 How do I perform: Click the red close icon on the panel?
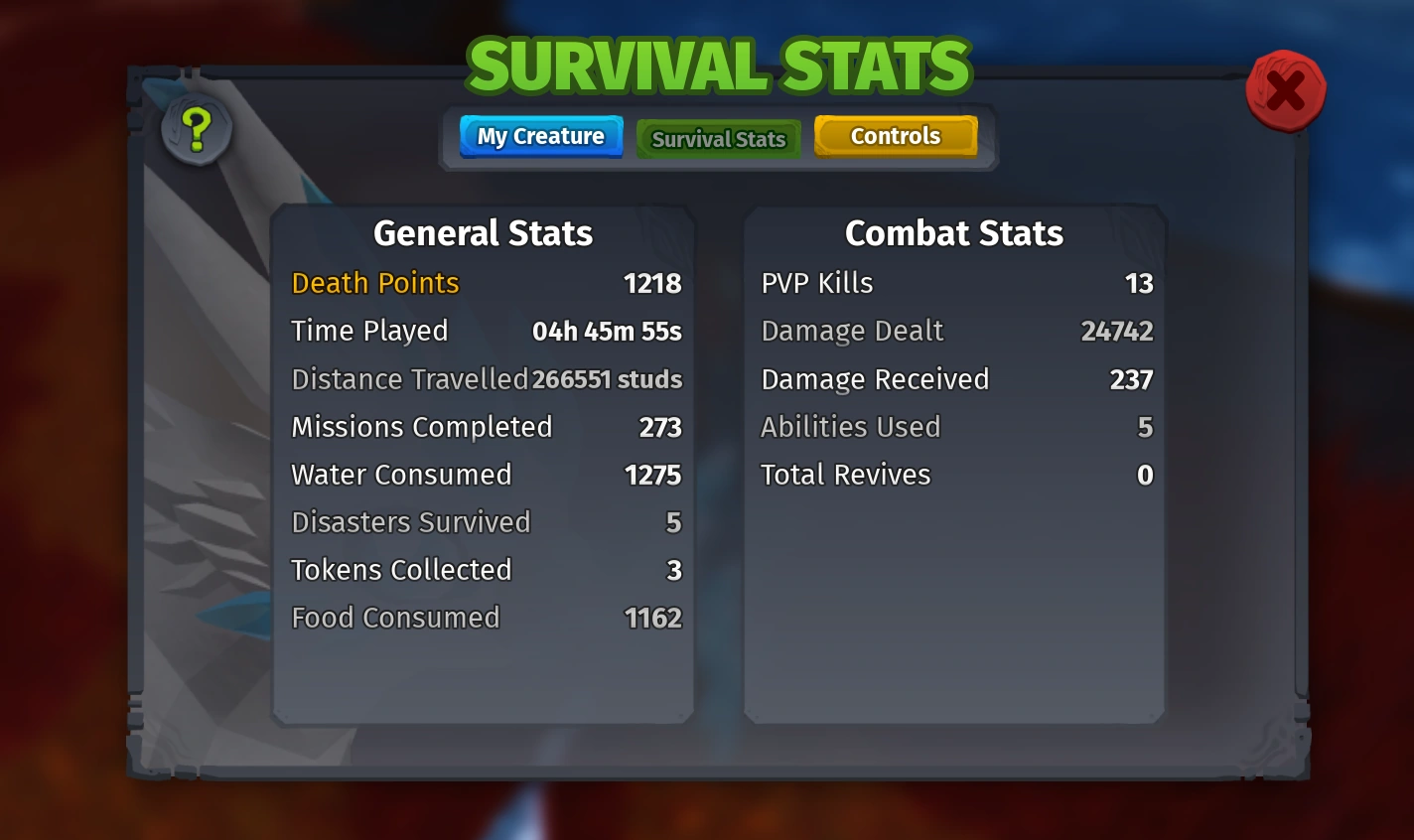[1286, 90]
